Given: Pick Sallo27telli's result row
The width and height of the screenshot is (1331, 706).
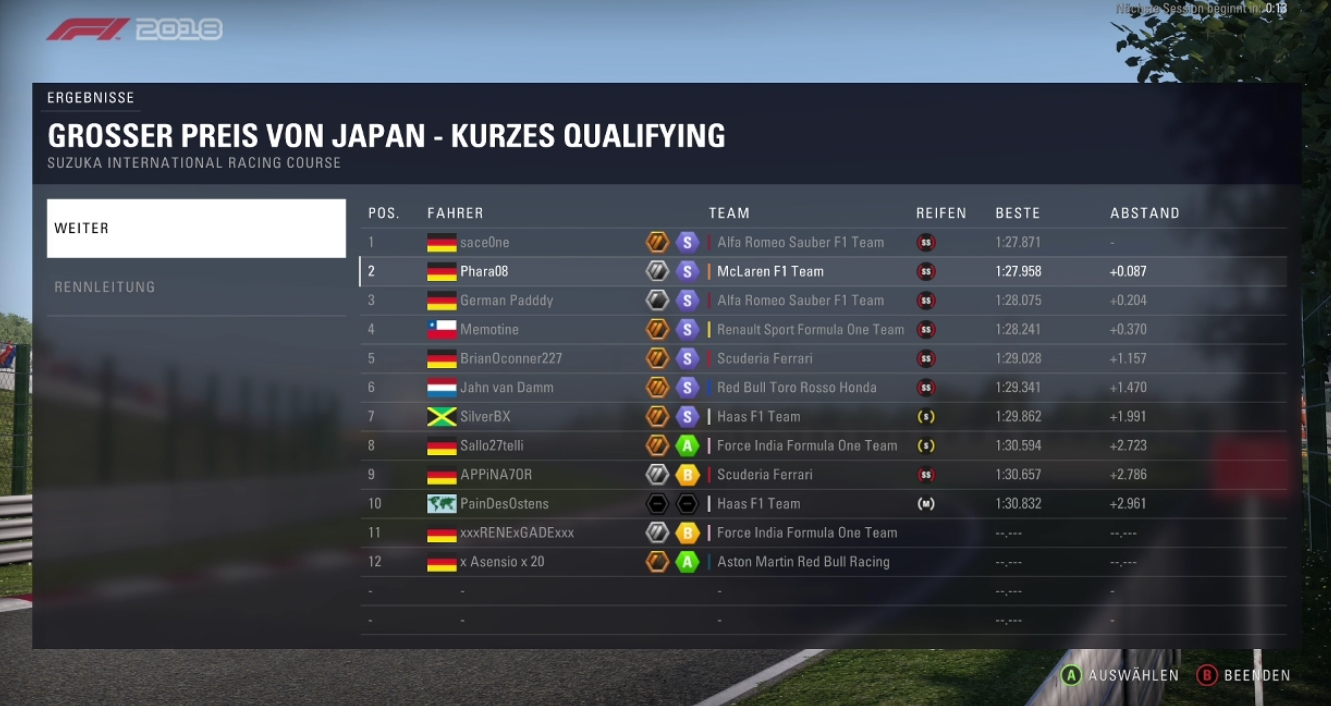Looking at the screenshot, I should pos(822,445).
